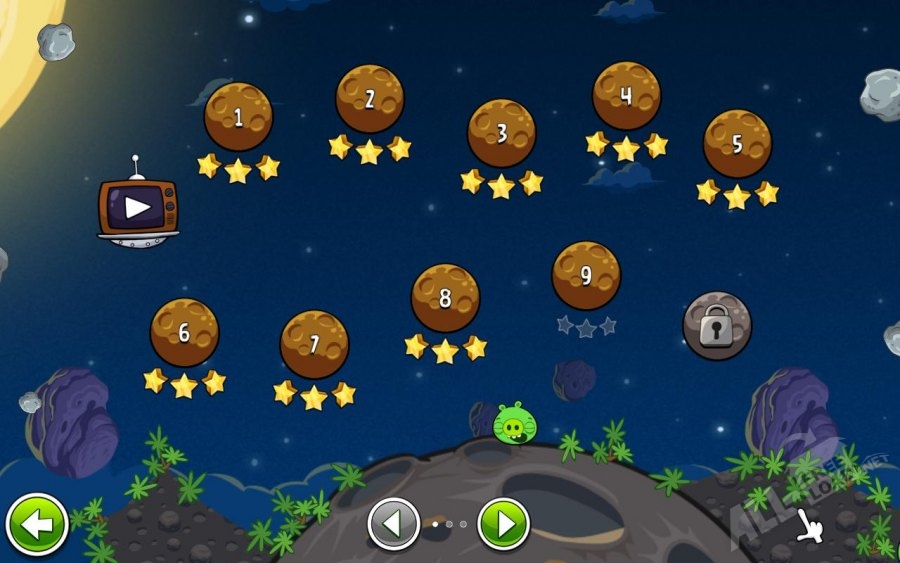Open level 3 planet

pos(502,133)
